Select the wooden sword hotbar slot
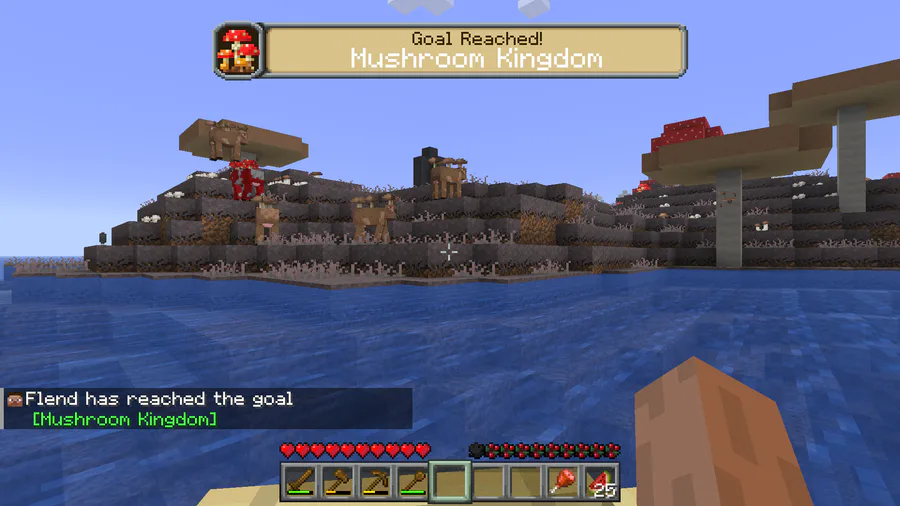This screenshot has width=900, height=506. (300, 482)
